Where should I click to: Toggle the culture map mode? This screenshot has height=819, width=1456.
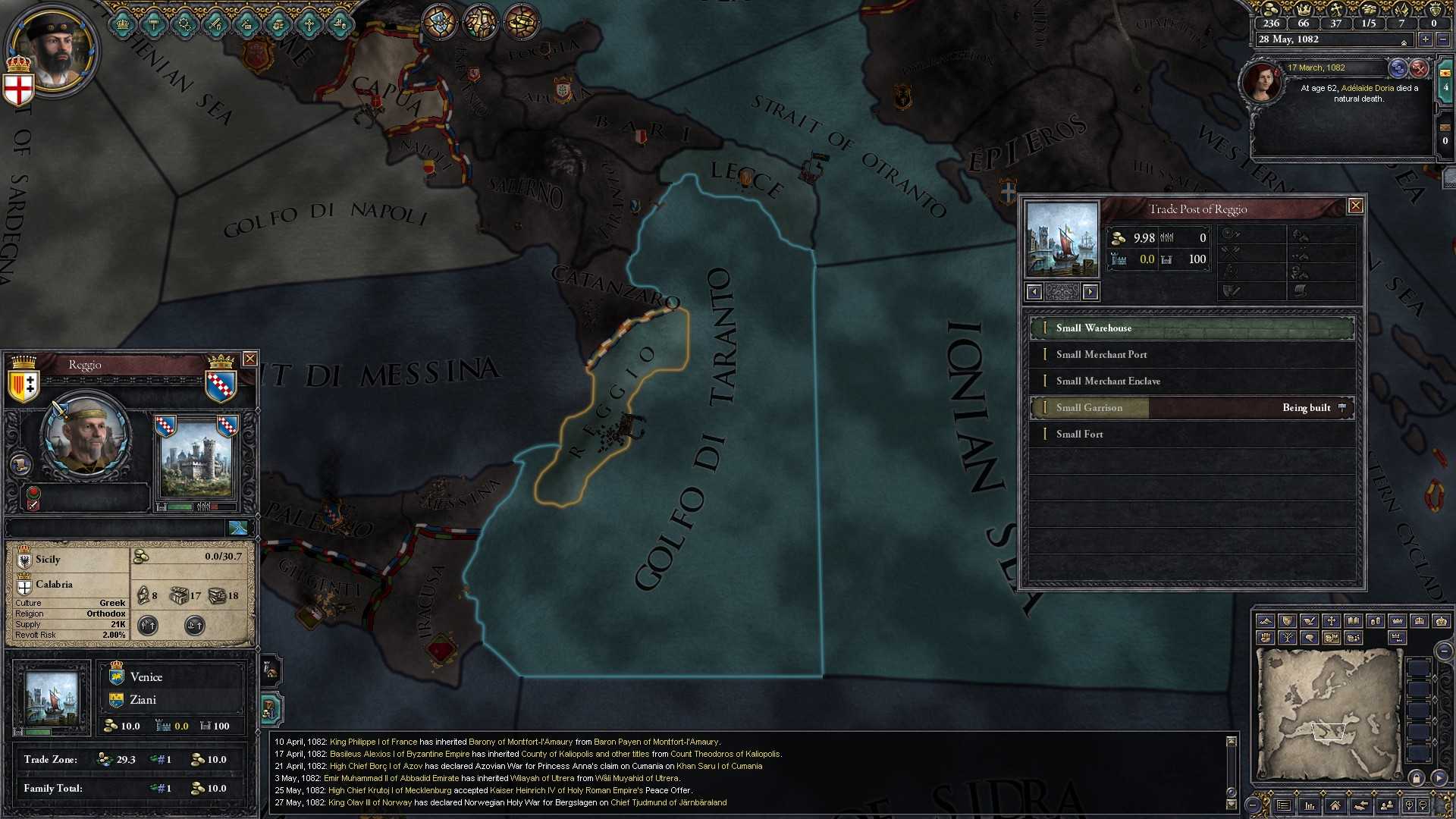point(1354,620)
